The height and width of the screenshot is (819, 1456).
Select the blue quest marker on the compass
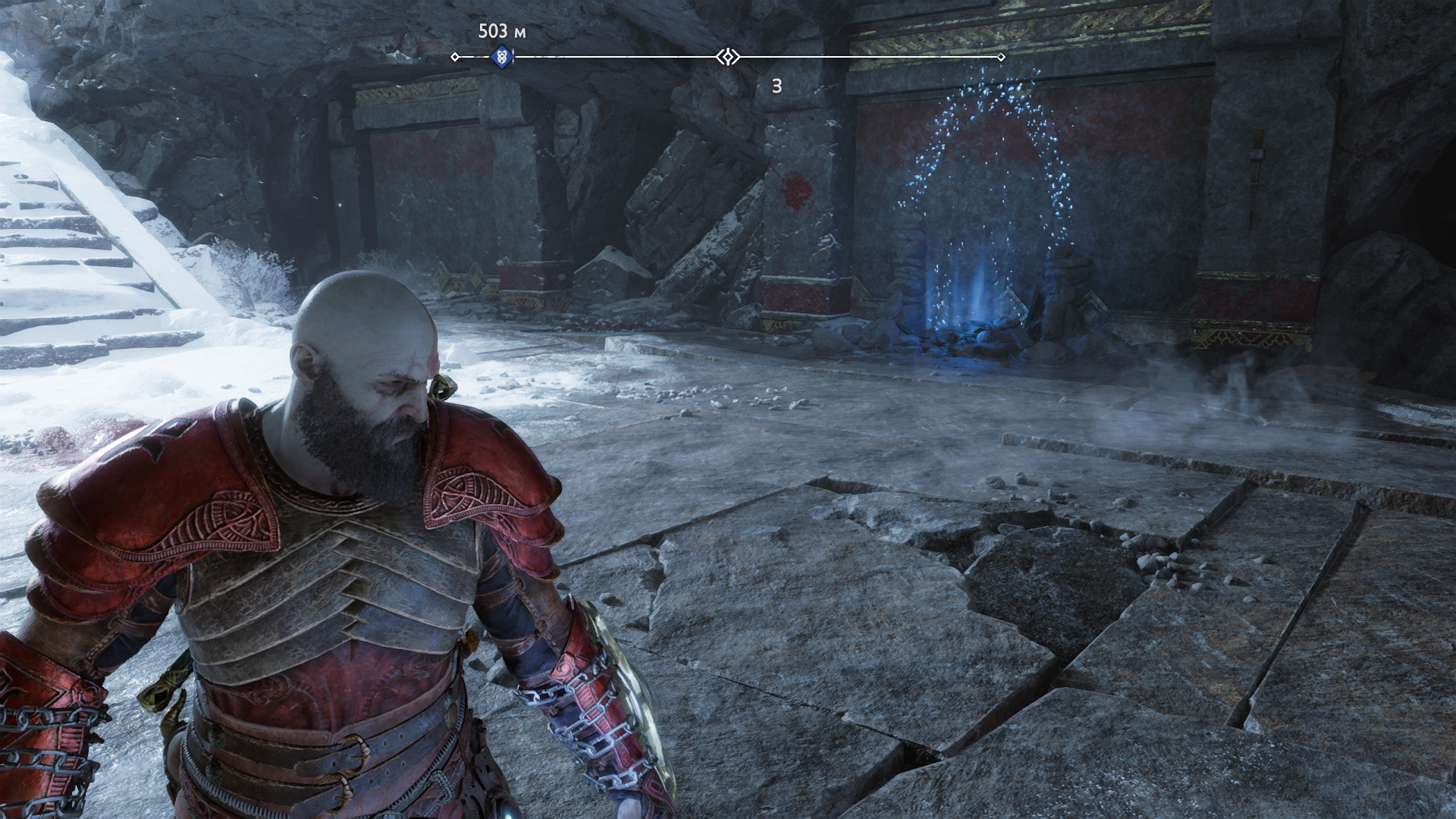(501, 57)
